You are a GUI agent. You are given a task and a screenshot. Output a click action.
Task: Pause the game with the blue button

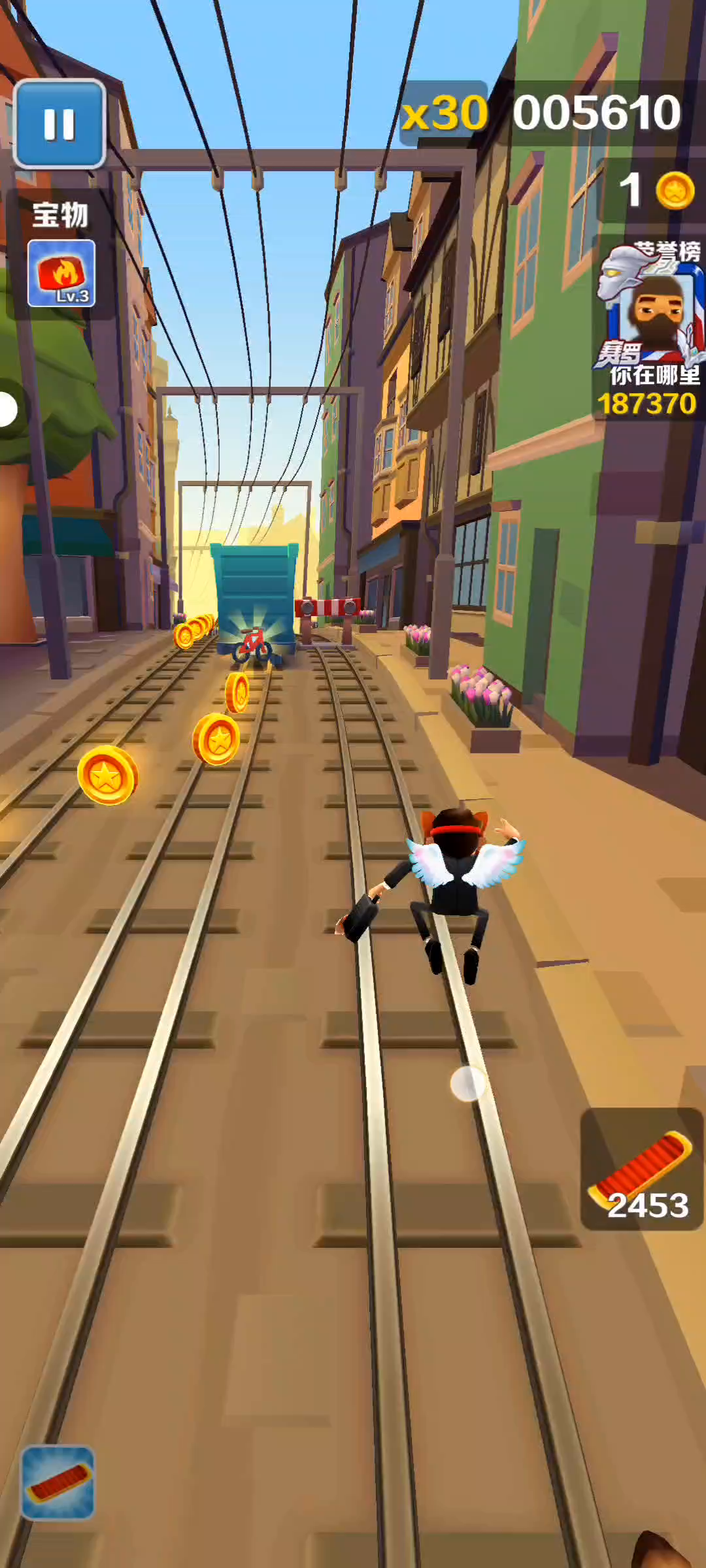tap(59, 123)
